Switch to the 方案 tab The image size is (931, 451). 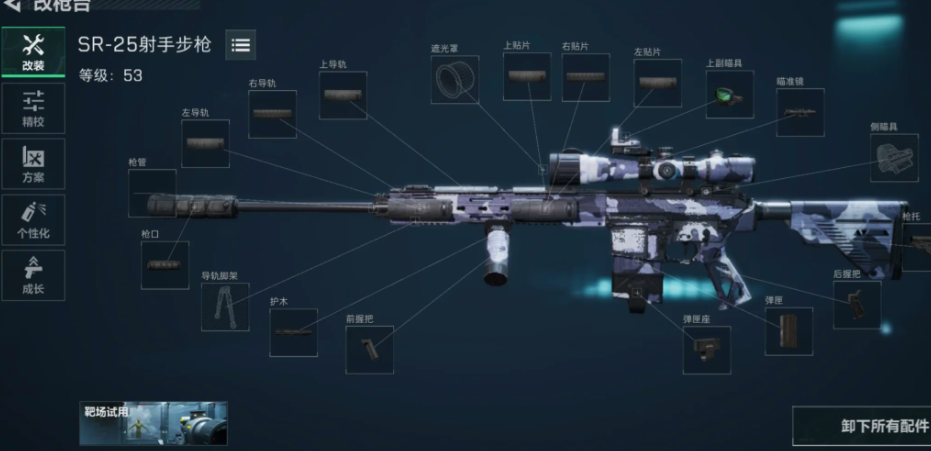(33, 163)
